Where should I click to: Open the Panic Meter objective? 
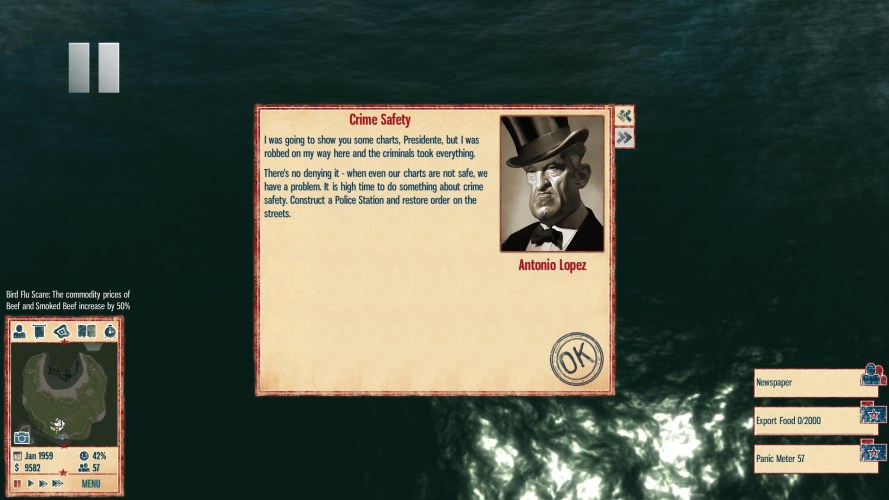pyautogui.click(x=808, y=458)
